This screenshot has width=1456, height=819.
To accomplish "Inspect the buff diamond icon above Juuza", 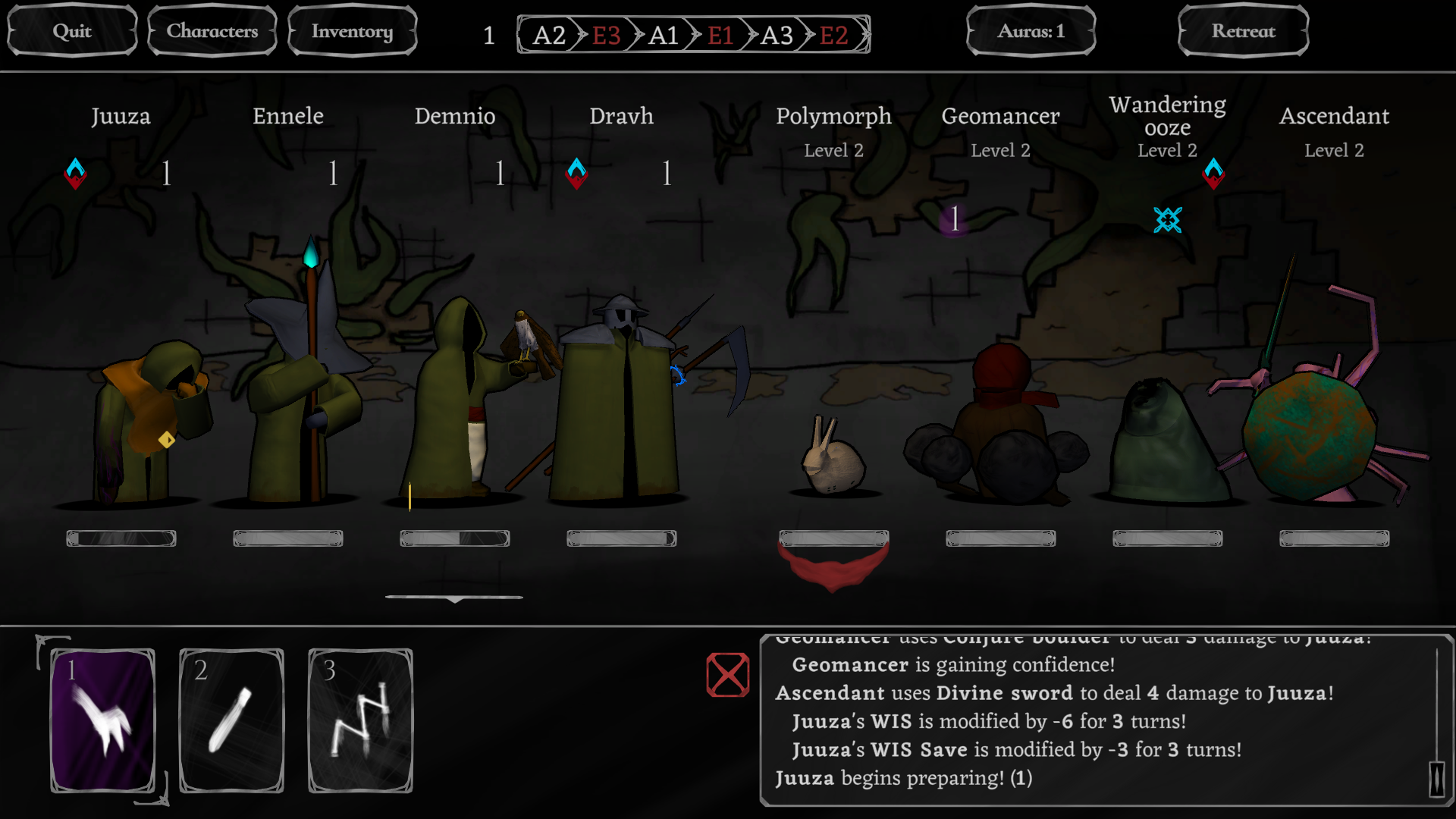I will pos(75,173).
